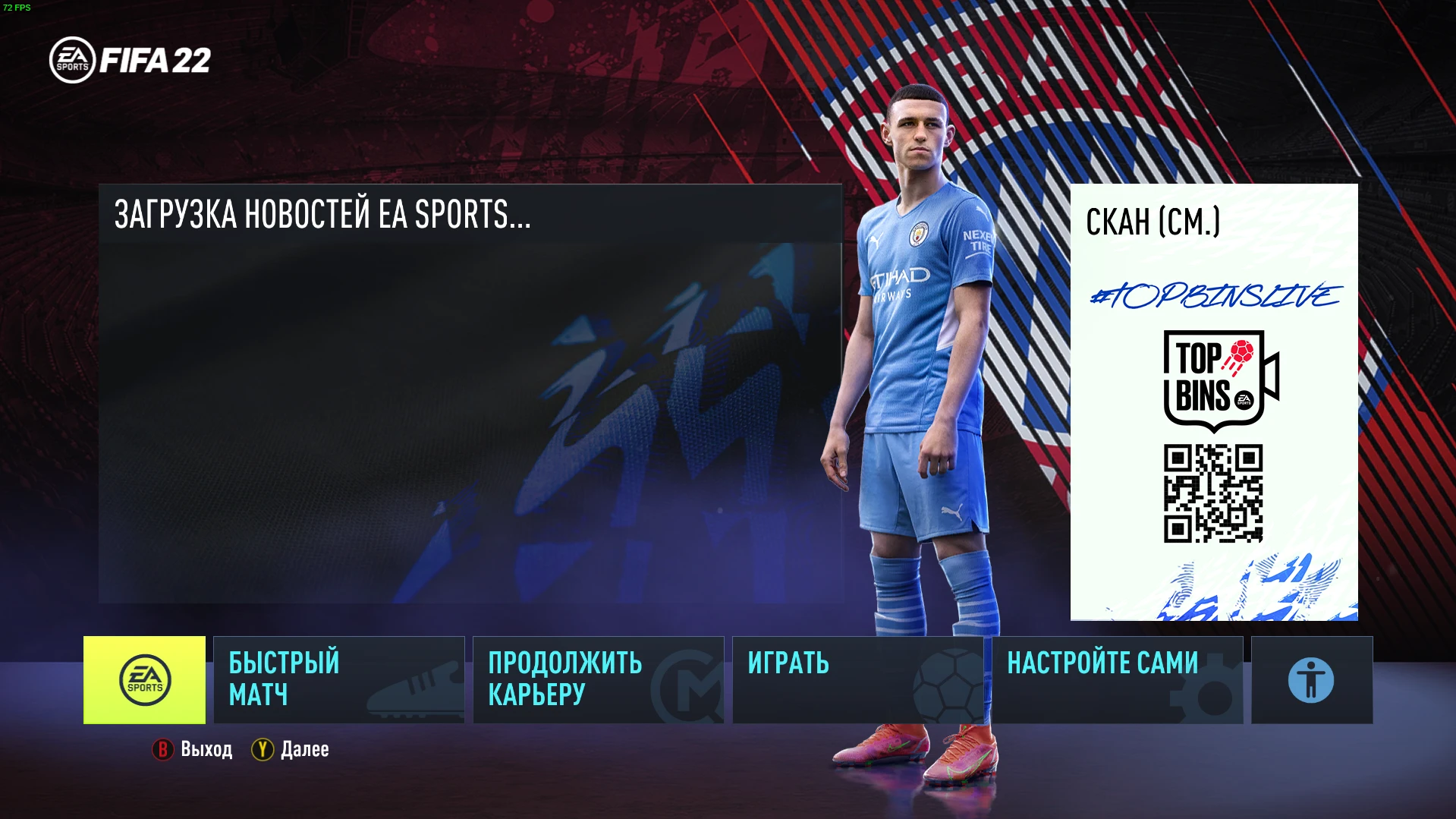Select the EA Sports logo tile
This screenshot has width=1456, height=819.
146,679
